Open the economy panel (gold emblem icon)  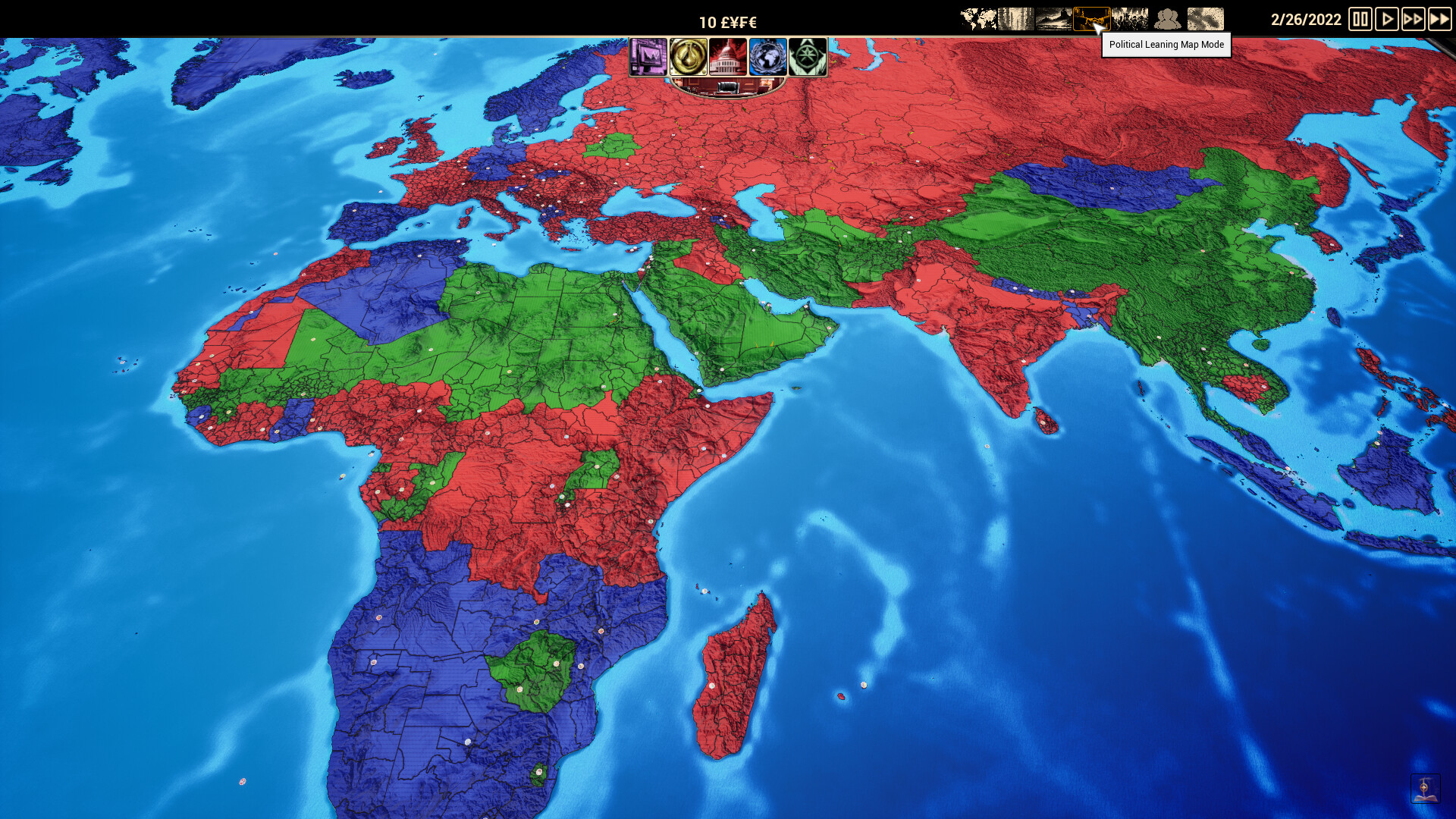[x=688, y=57]
